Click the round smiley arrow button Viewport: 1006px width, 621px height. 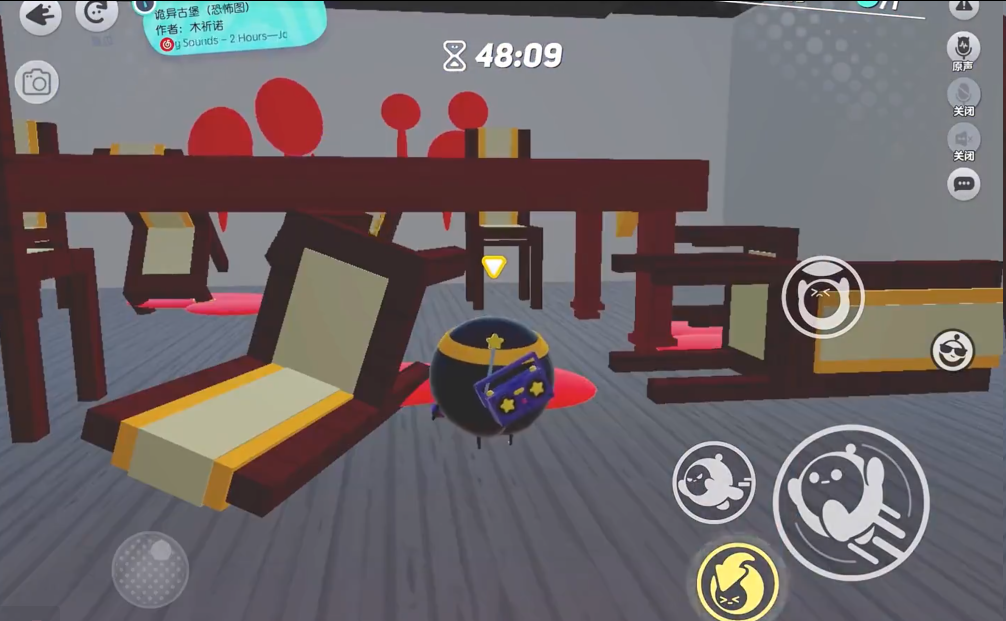[x=97, y=14]
